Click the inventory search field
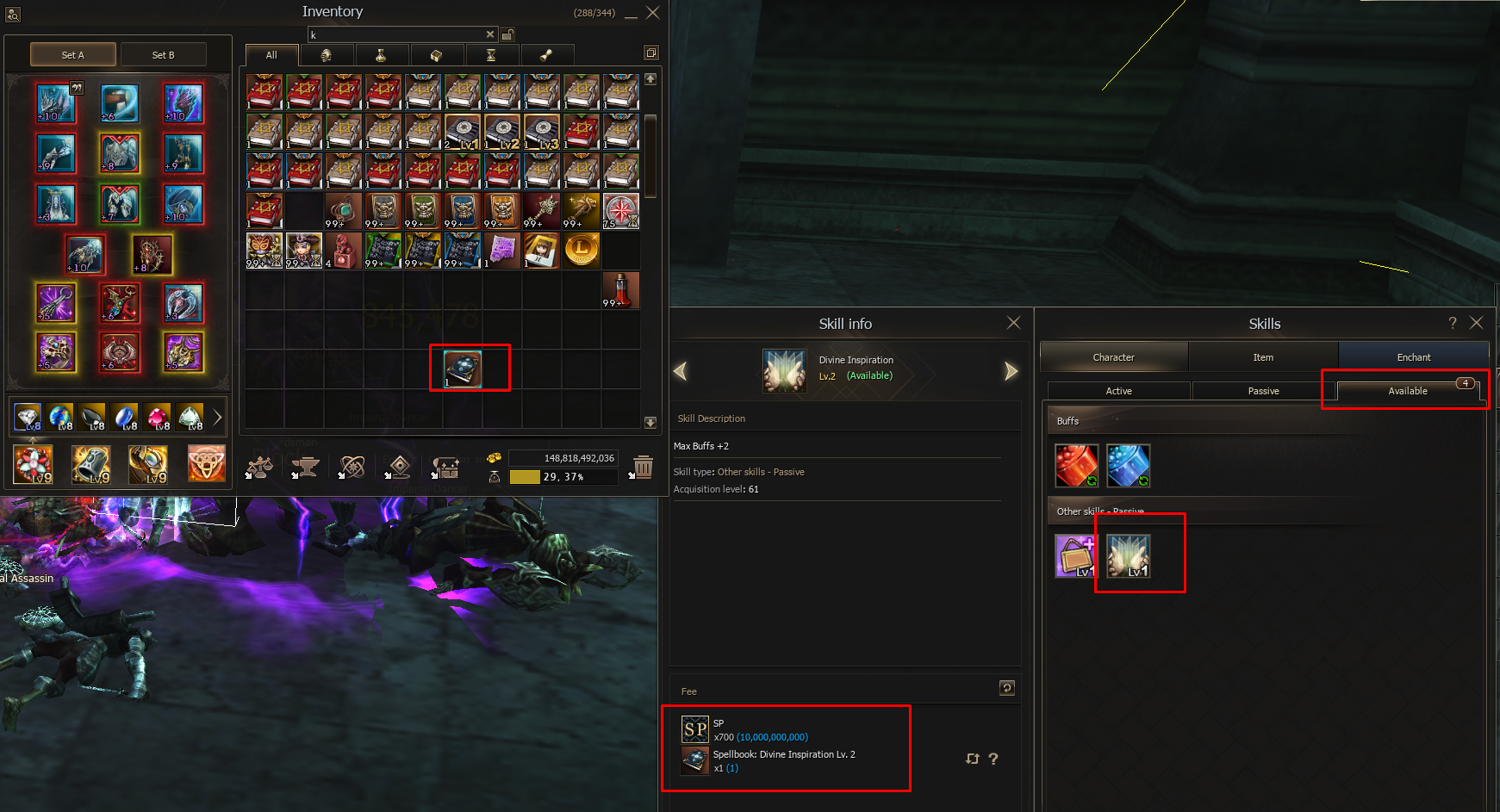 click(x=396, y=35)
